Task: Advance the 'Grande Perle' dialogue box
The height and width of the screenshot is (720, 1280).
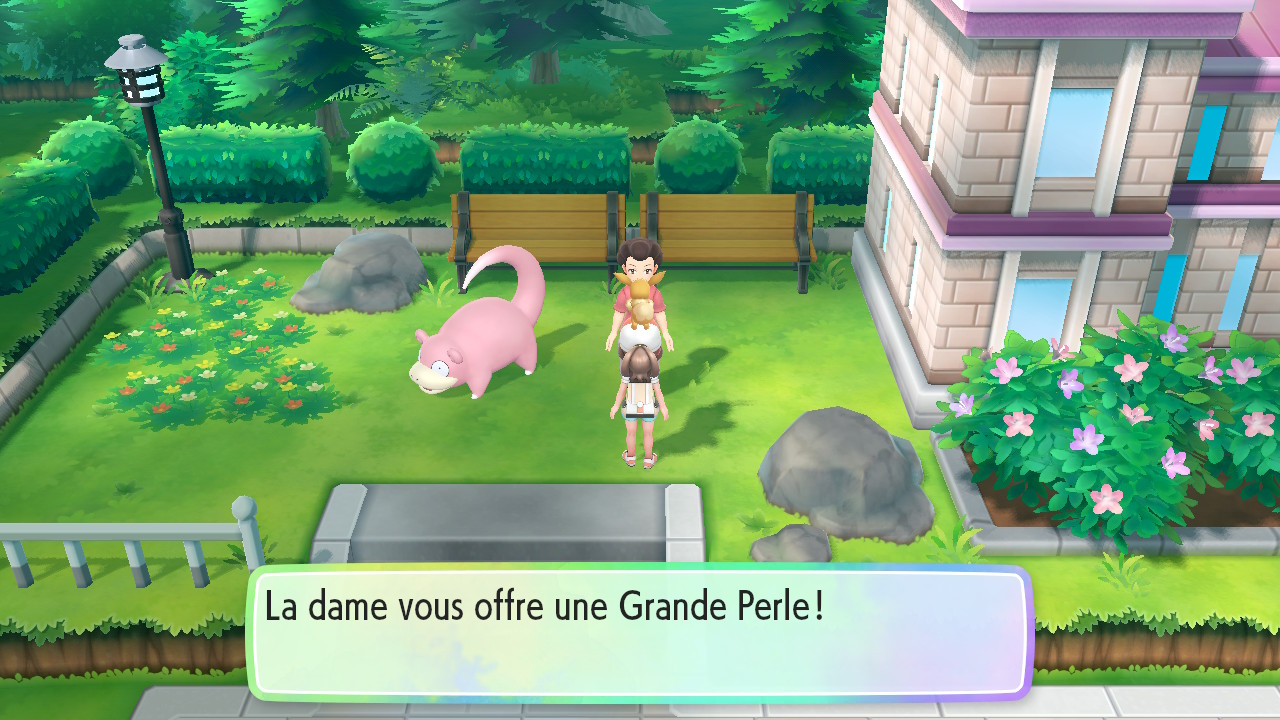Action: (x=639, y=632)
